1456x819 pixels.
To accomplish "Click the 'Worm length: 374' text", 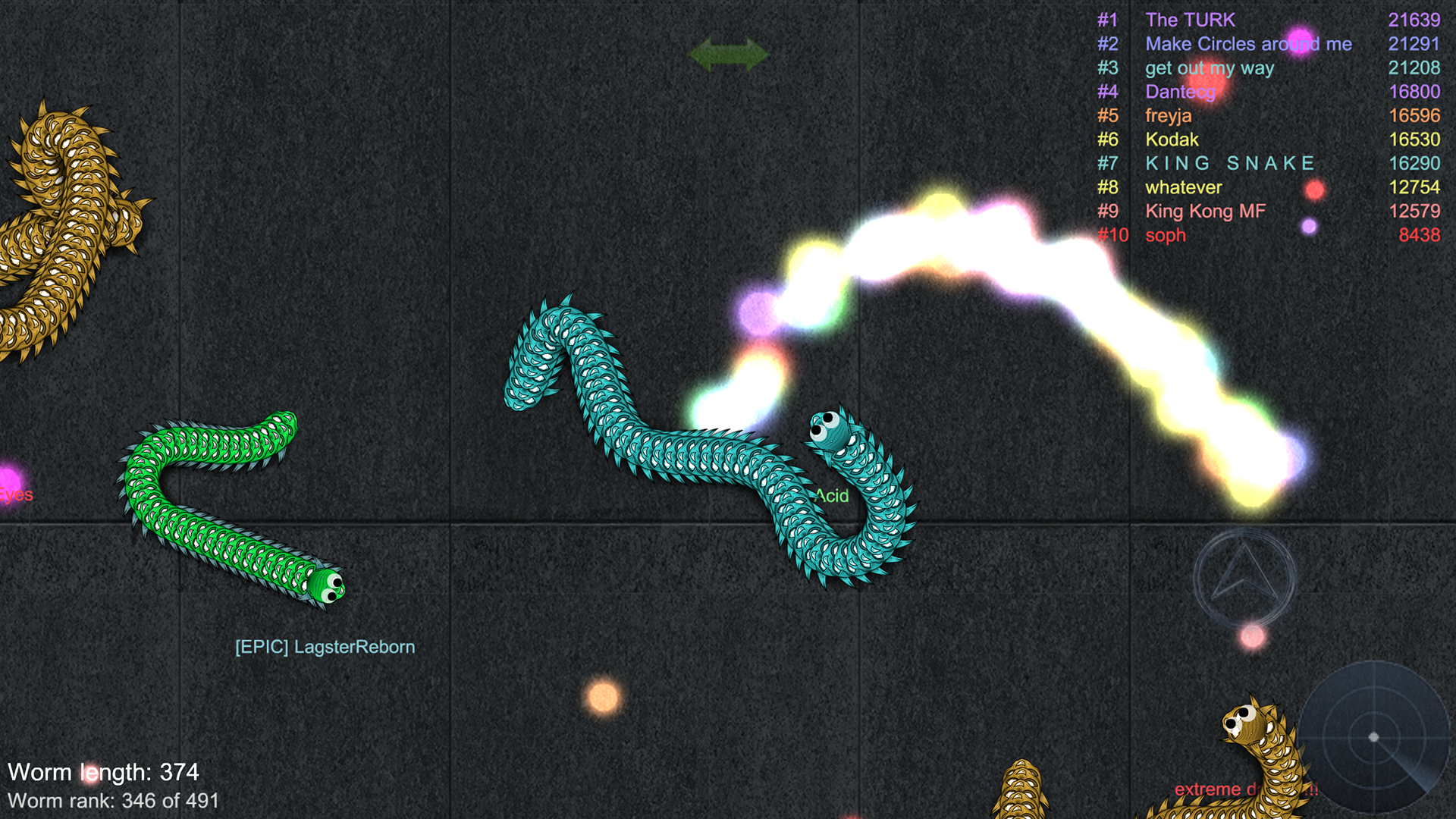I will pos(104,773).
